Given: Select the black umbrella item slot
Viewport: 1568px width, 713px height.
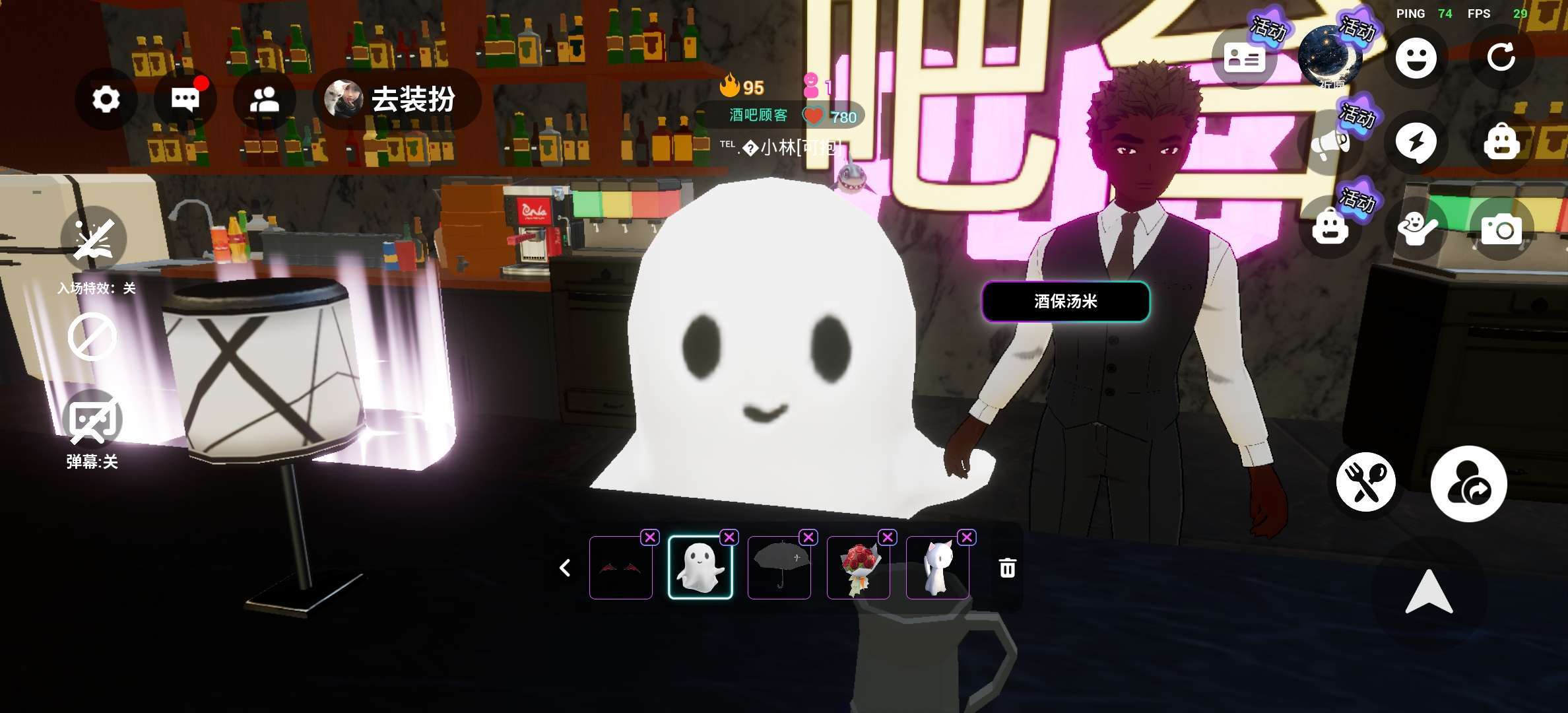Looking at the screenshot, I should click(x=779, y=568).
